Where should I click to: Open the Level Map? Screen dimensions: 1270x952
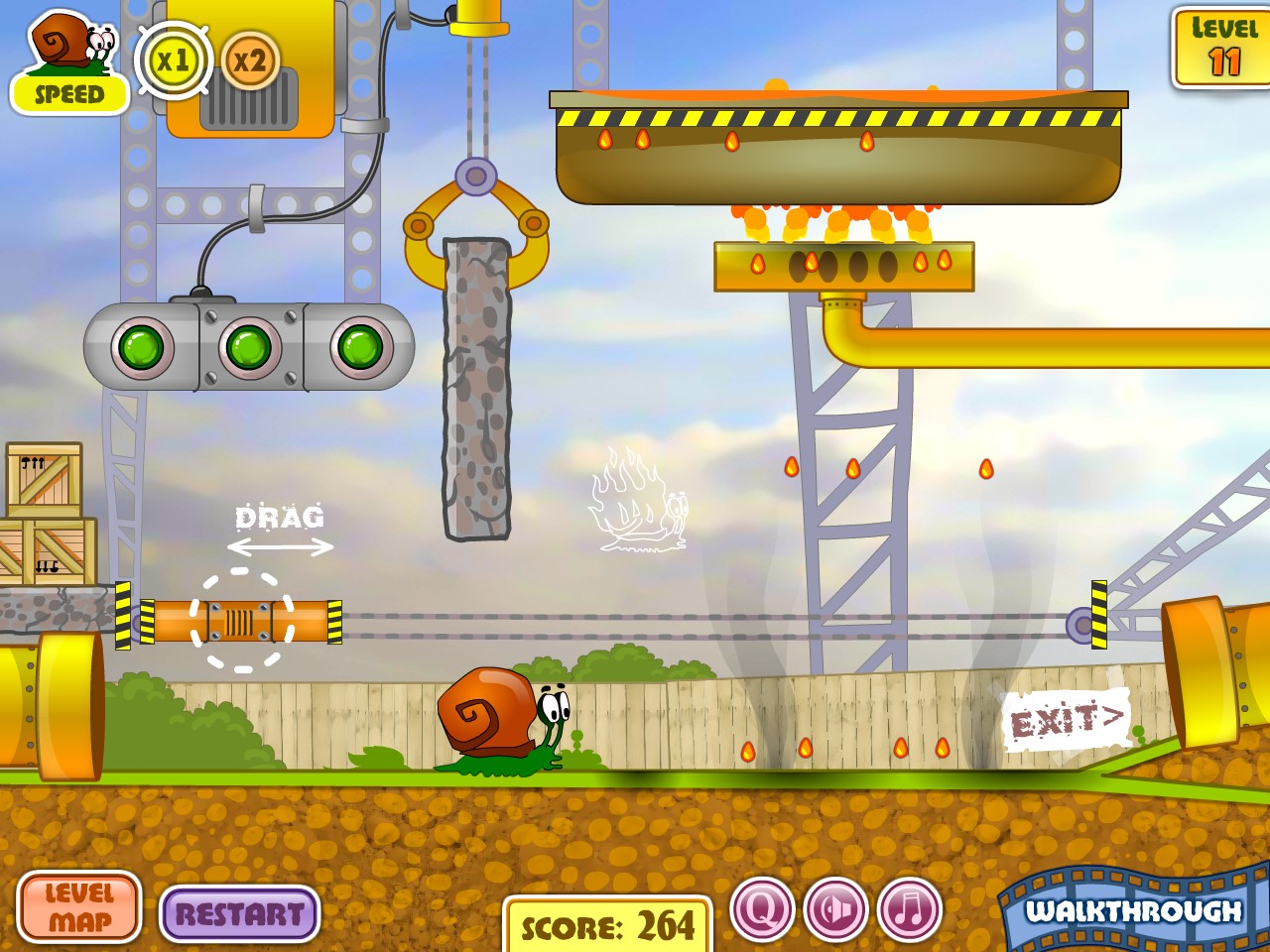pos(79,907)
